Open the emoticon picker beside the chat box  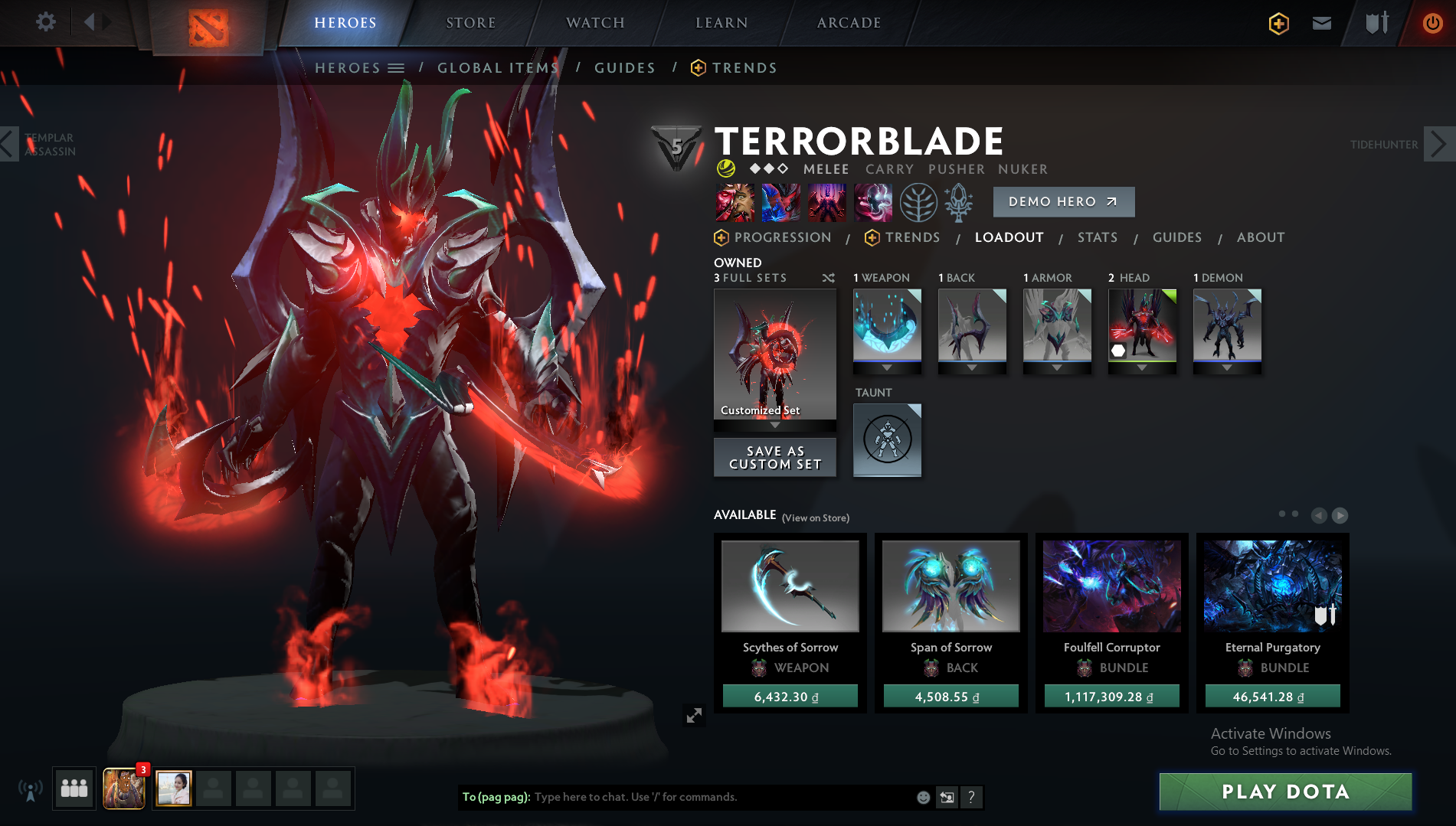[x=921, y=797]
